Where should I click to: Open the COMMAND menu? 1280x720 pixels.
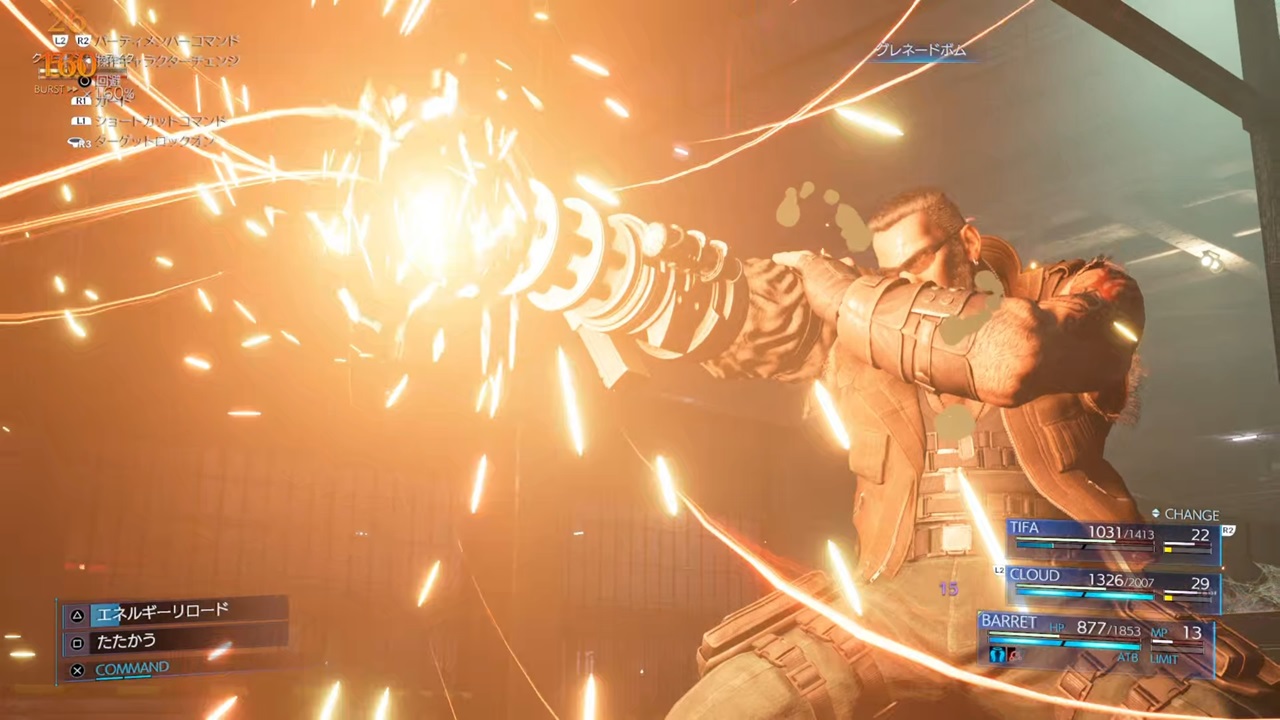pos(132,668)
